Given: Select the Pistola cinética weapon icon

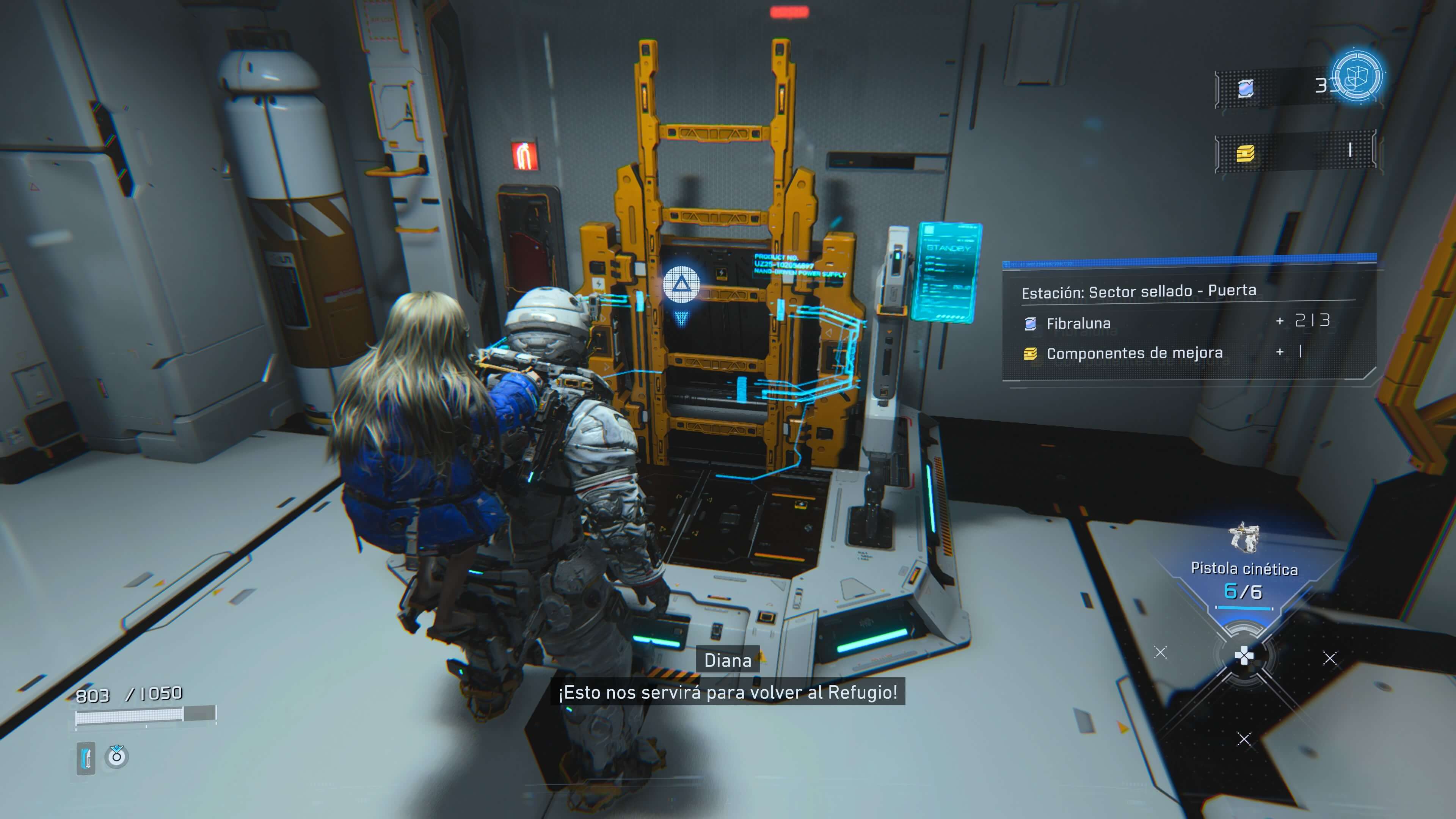Looking at the screenshot, I should (x=1244, y=538).
